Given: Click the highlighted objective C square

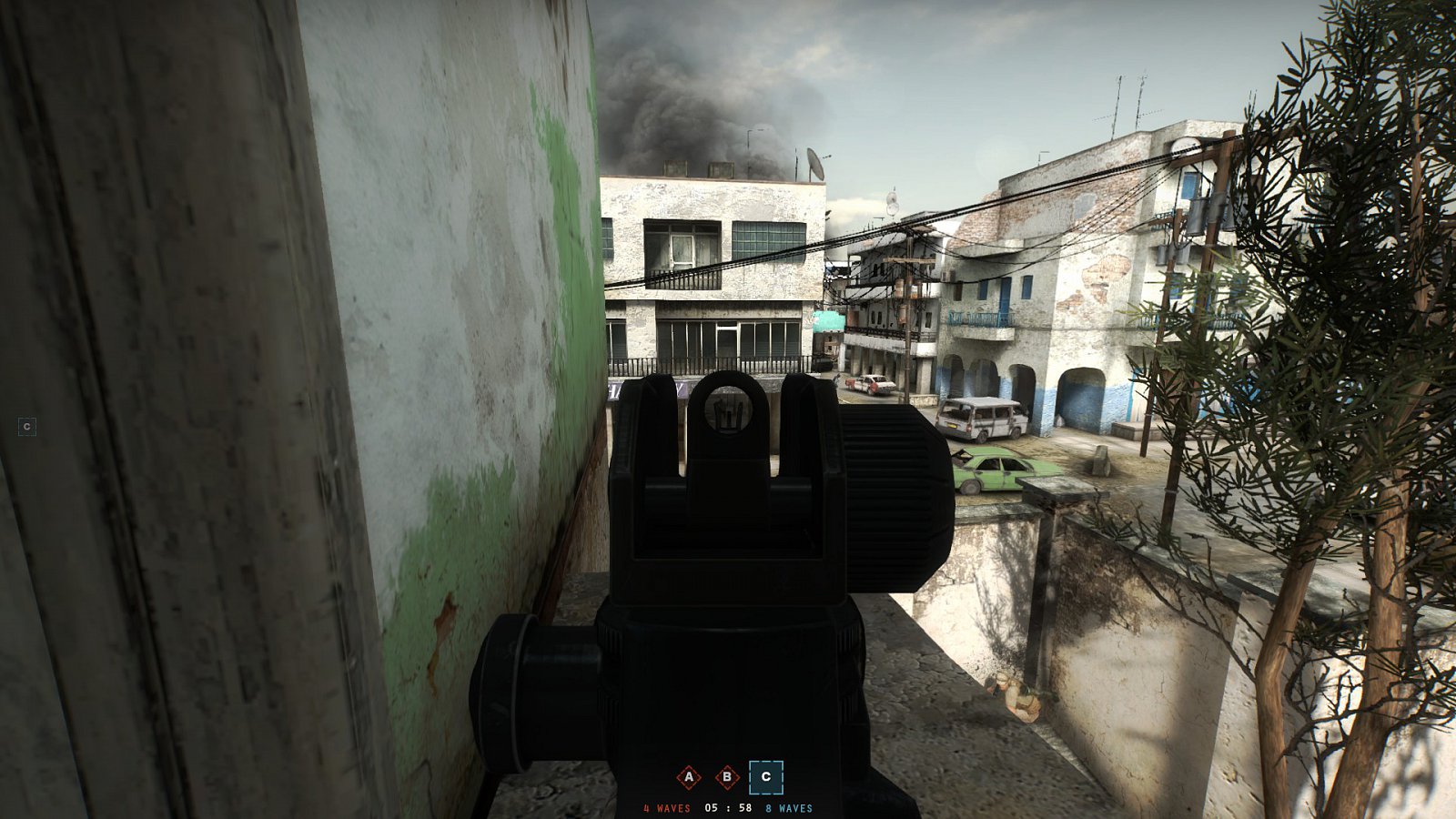Looking at the screenshot, I should coord(764,777).
